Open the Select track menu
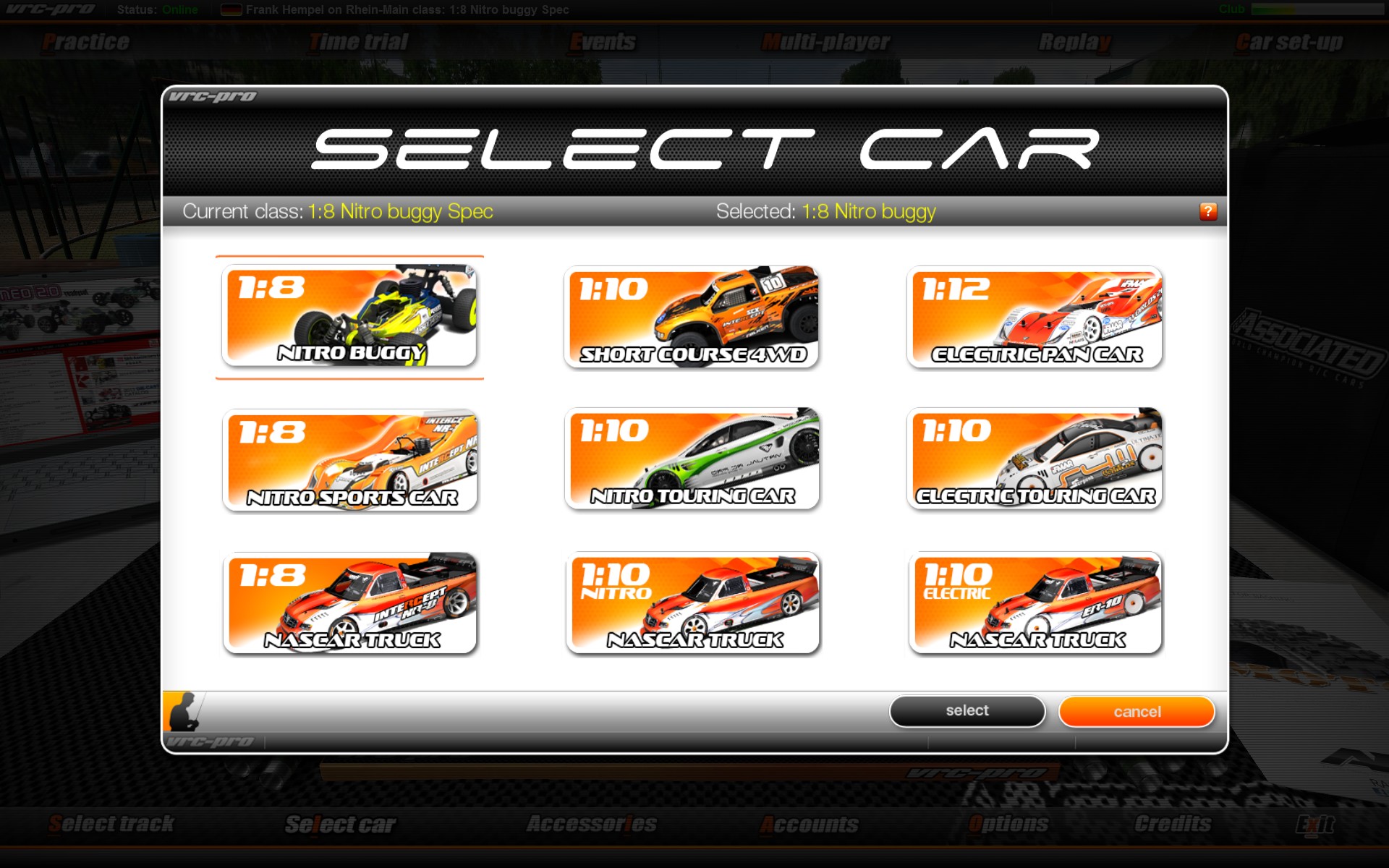 (111, 824)
